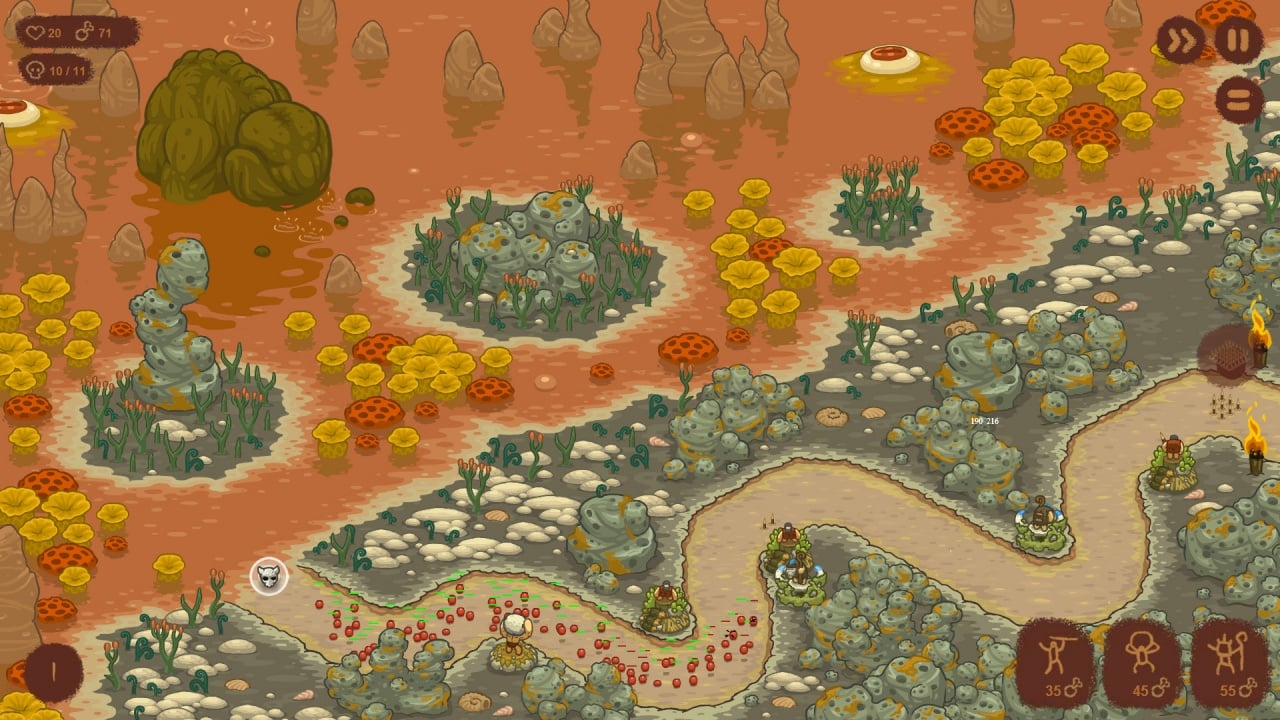This screenshot has width=1280, height=720.
Task: Select the spear thrower unit costing 35
Action: tap(1056, 662)
